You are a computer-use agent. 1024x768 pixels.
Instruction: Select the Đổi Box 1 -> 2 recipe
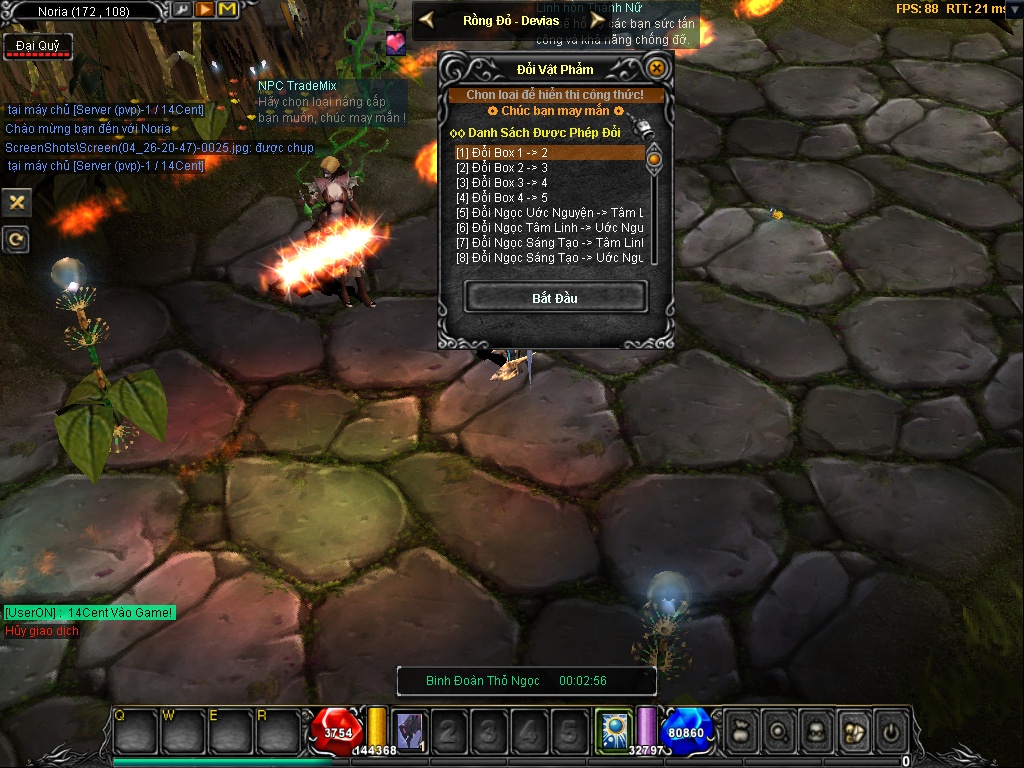[x=548, y=153]
